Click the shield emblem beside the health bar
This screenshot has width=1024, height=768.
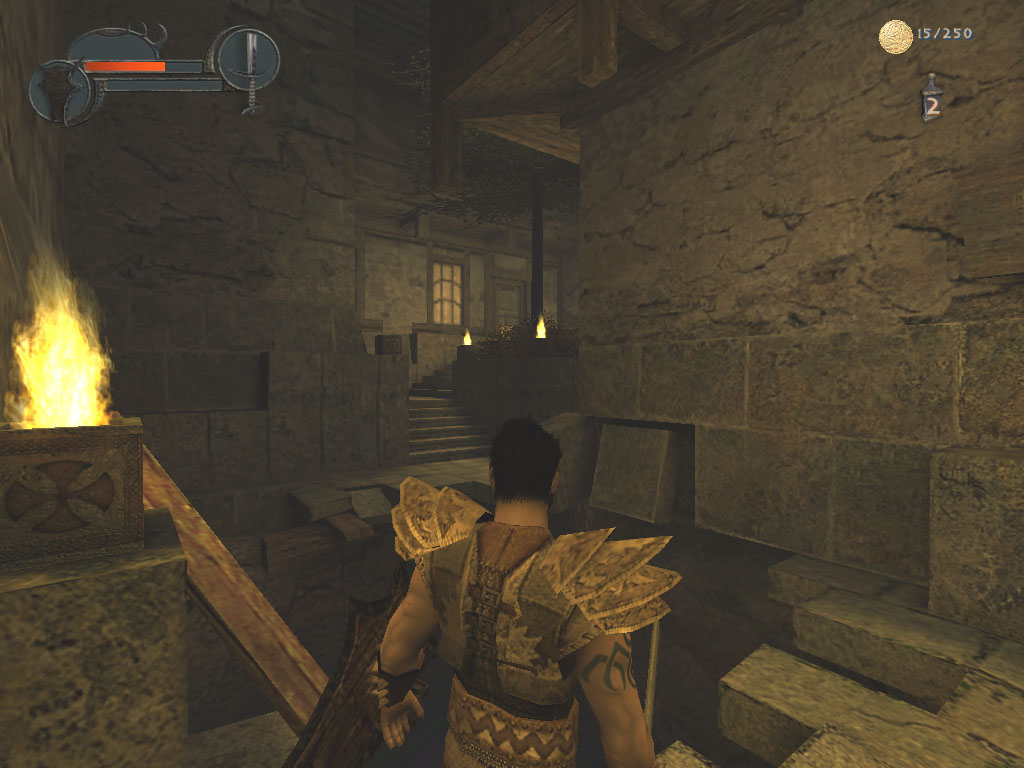60,92
